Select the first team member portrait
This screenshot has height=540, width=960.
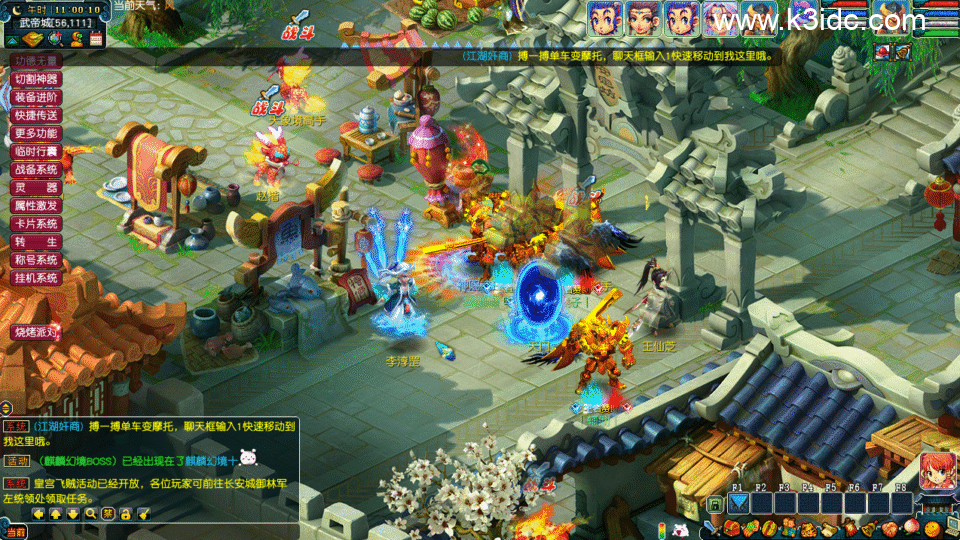[604, 18]
